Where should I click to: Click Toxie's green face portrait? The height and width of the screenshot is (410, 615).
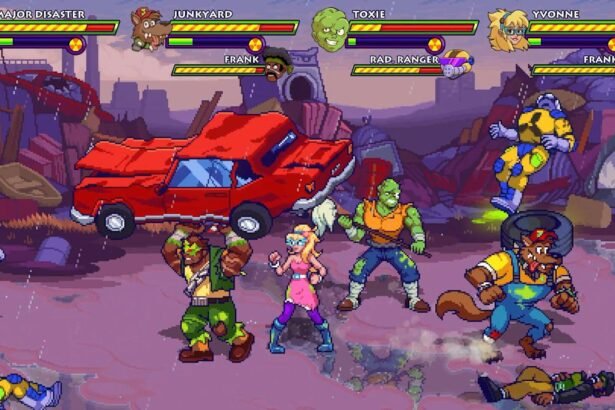[328, 28]
